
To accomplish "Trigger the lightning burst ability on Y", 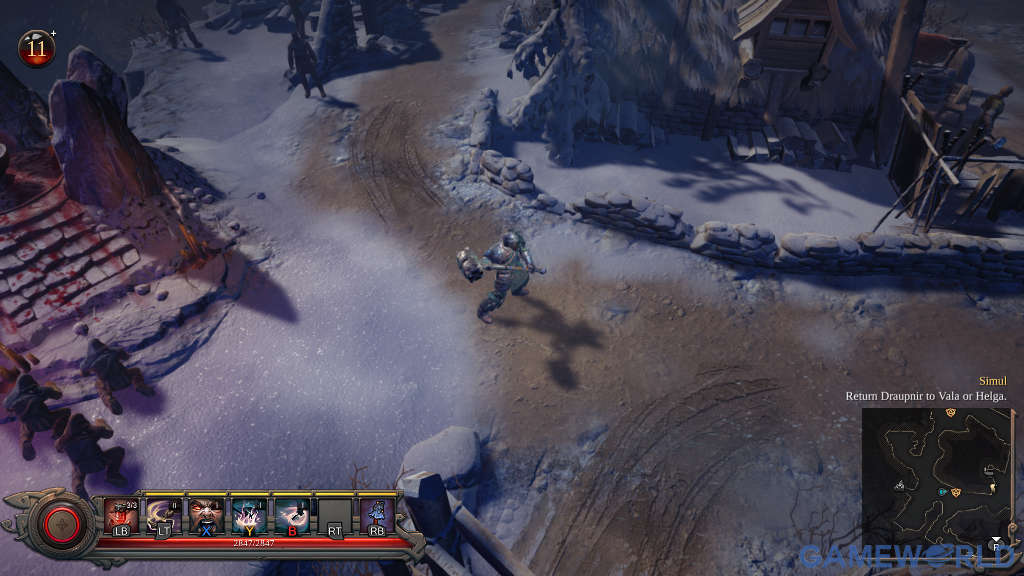I will point(248,514).
